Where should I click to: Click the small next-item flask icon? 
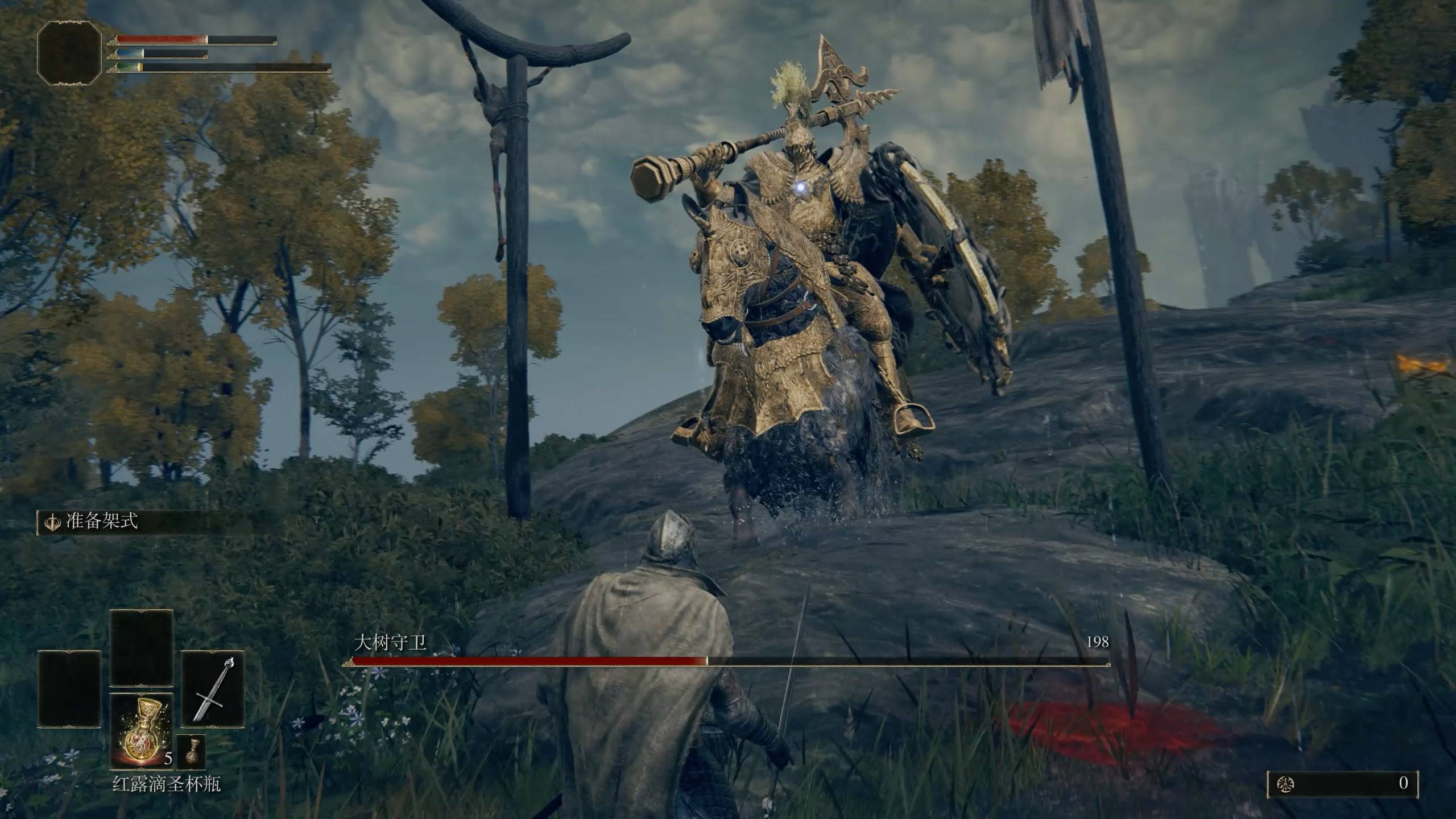[191, 752]
